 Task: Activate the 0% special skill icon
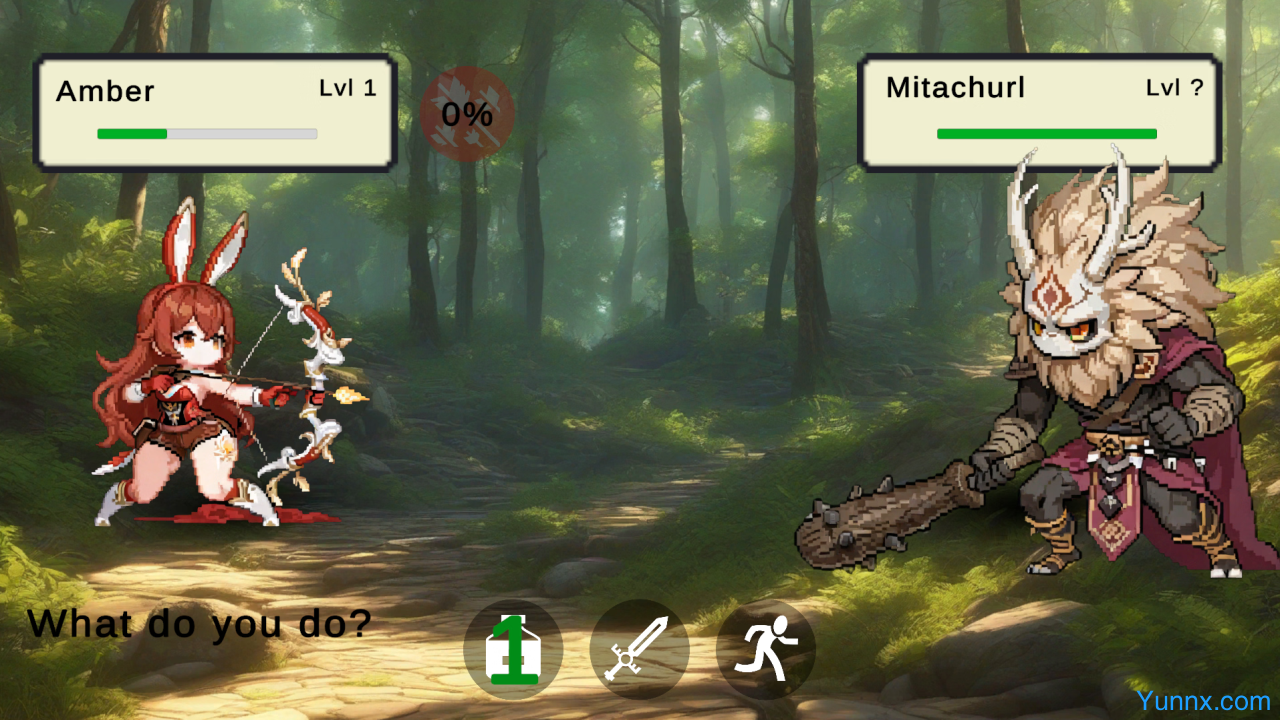(x=467, y=114)
